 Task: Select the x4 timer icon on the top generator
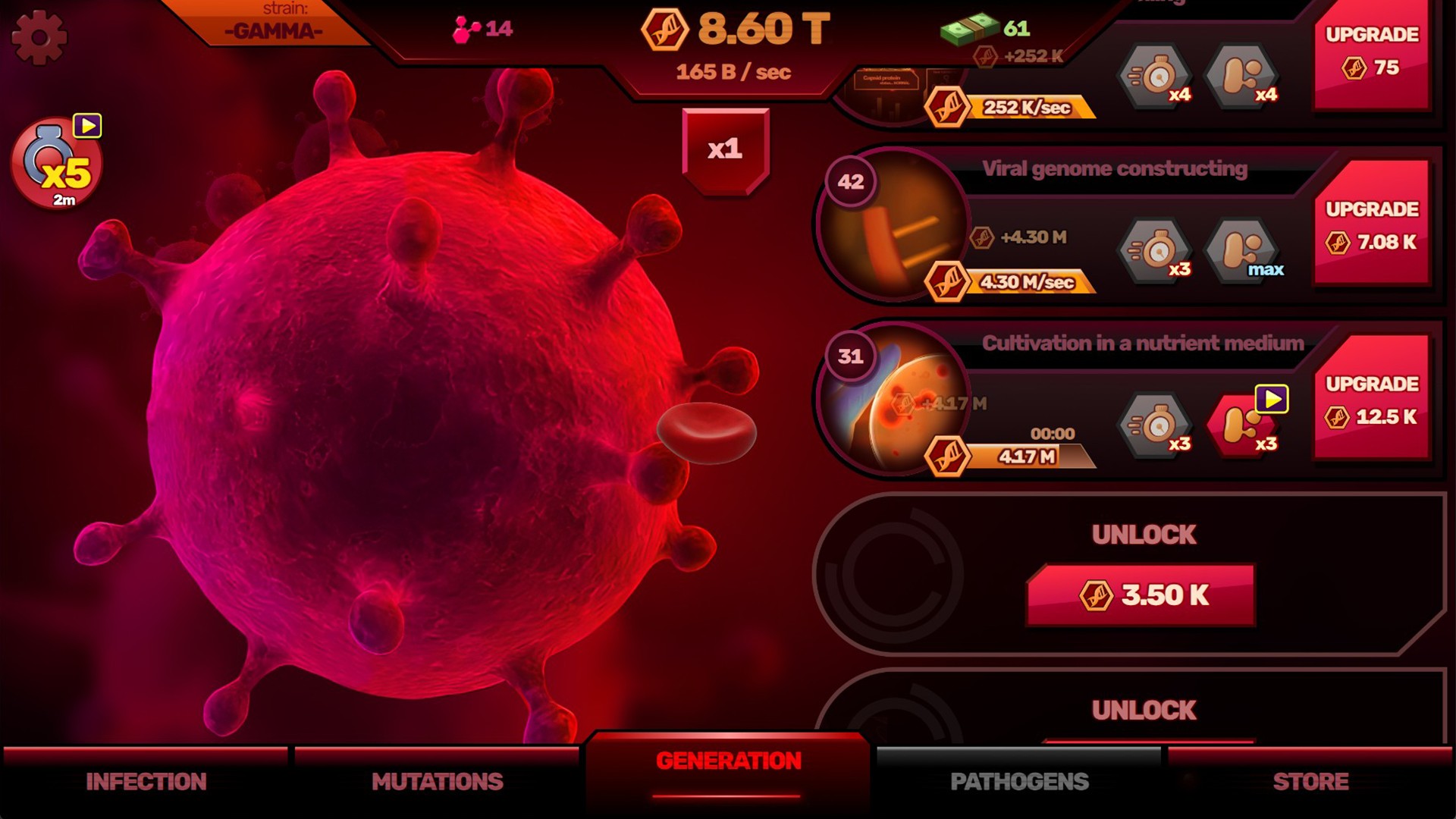pos(1153,76)
